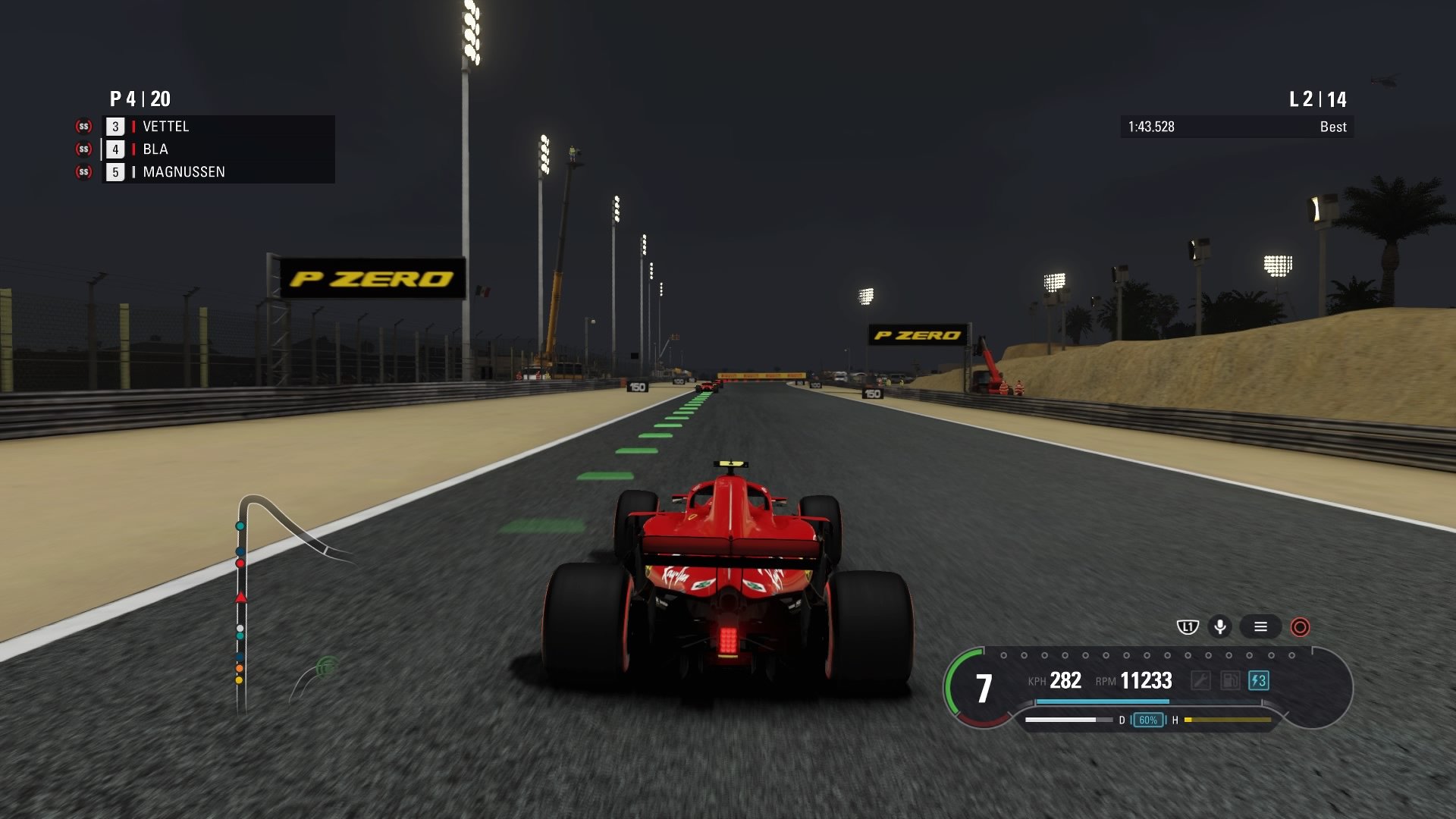
Task: Toggle the green traction indicator near the track map
Action: pyautogui.click(x=325, y=666)
